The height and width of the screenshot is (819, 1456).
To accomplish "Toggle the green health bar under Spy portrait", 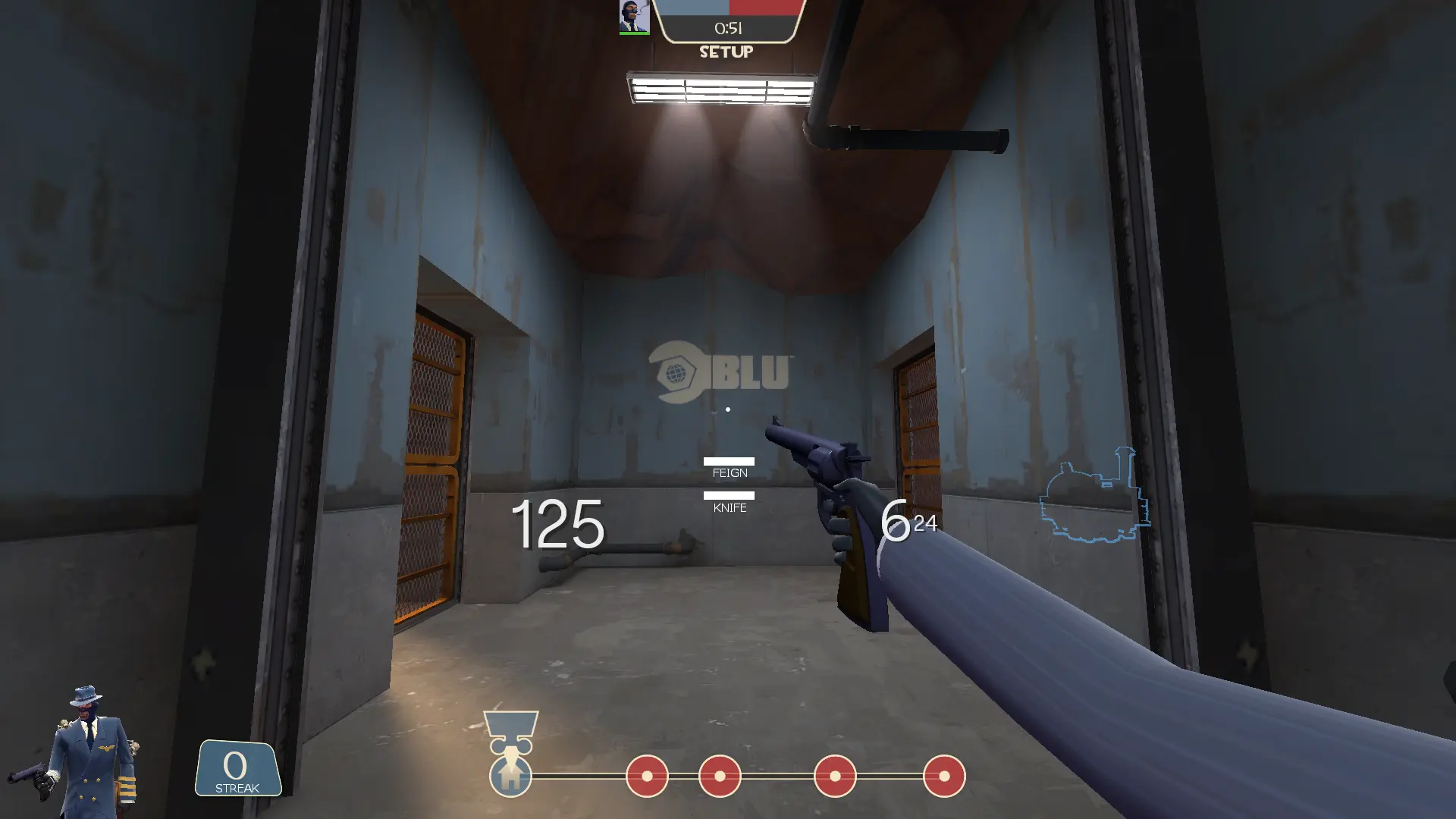I will point(635,32).
